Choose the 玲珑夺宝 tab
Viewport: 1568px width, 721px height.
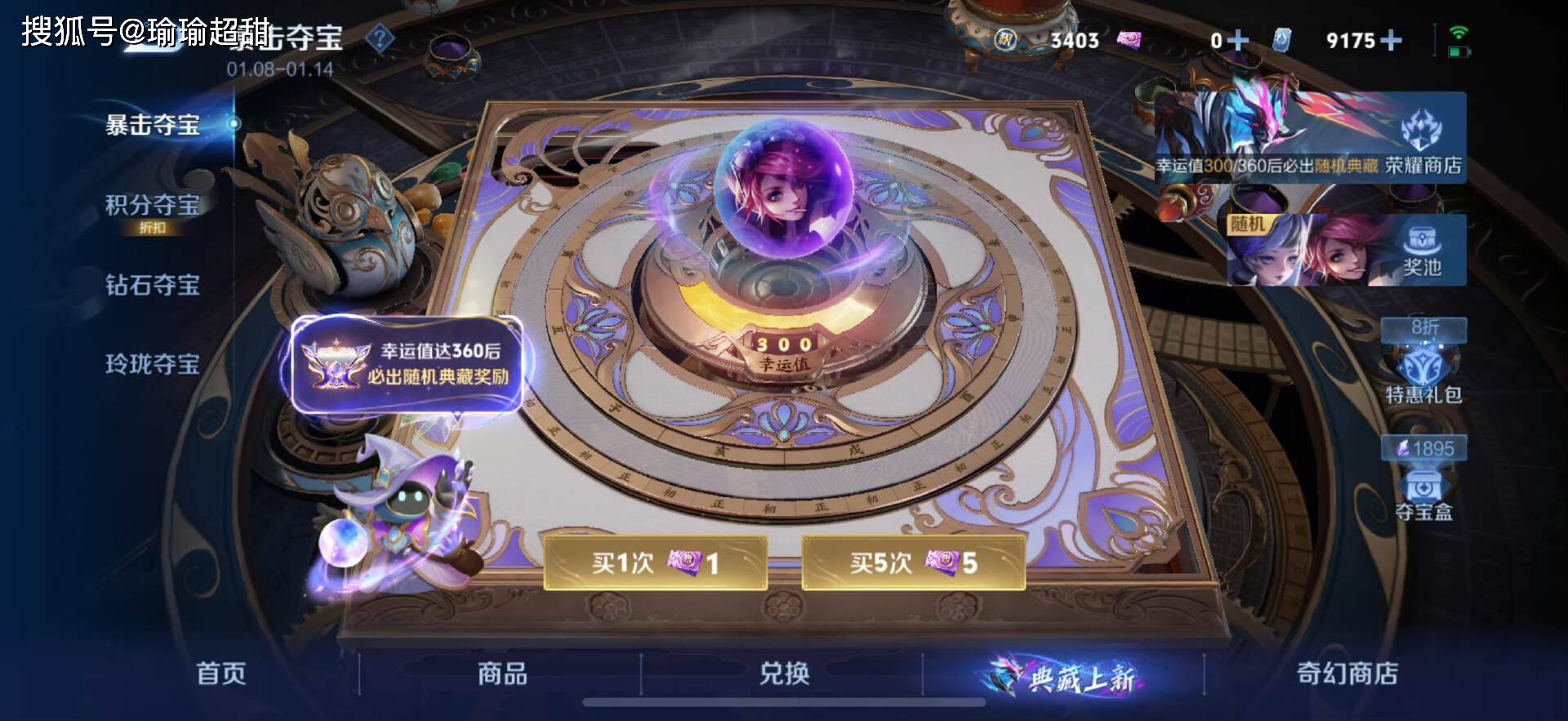coord(153,363)
